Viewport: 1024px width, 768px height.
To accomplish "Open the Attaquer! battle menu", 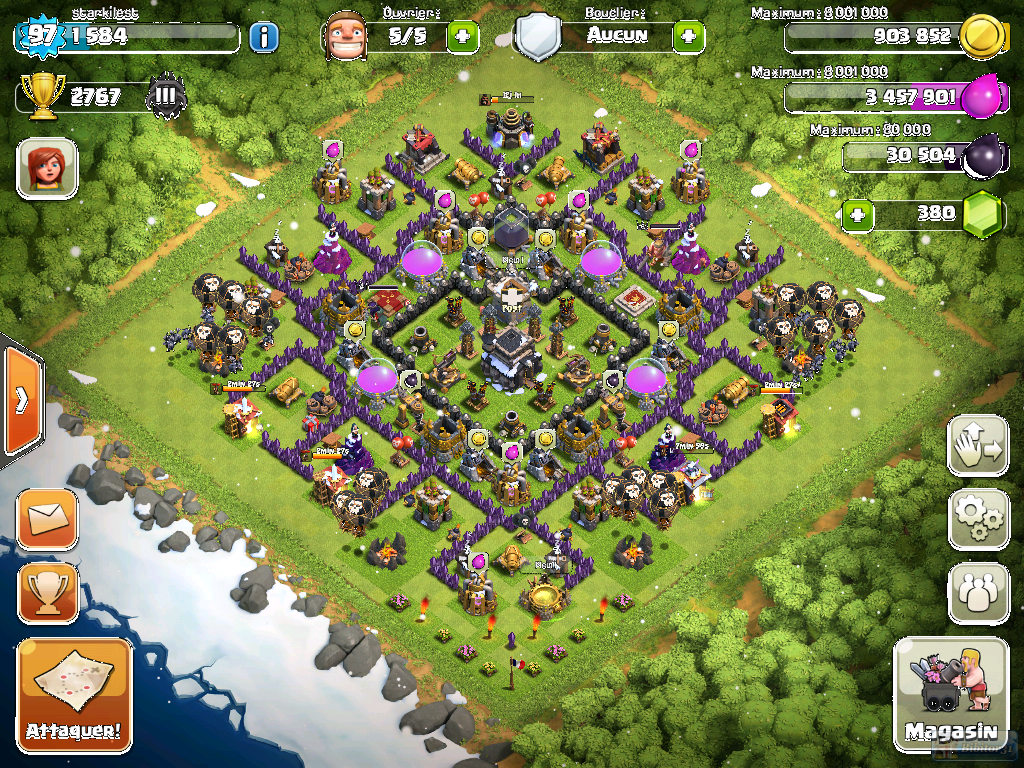I will click(74, 694).
